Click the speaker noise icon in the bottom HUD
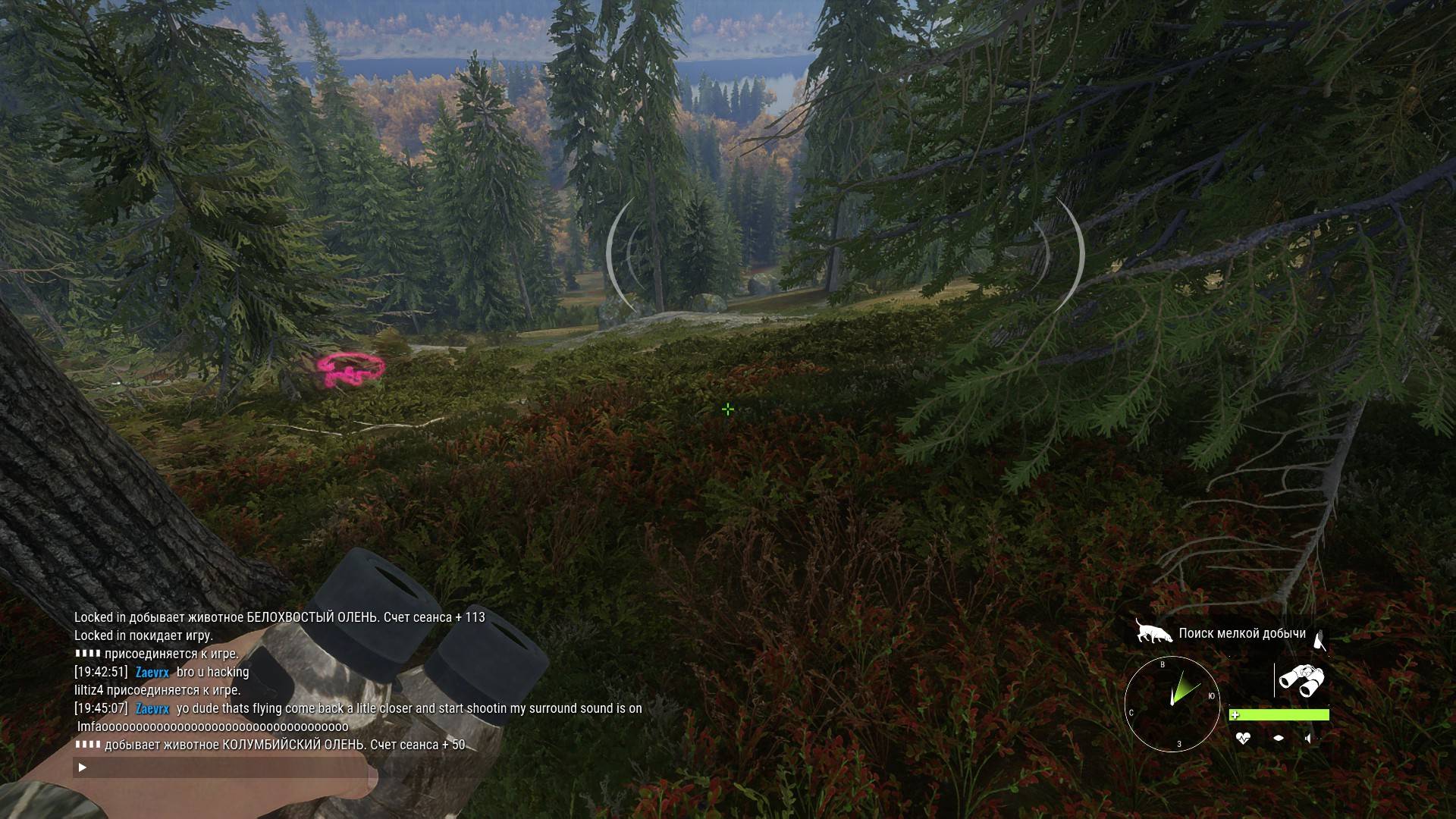The width and height of the screenshot is (1456, 819). pyautogui.click(x=1309, y=738)
